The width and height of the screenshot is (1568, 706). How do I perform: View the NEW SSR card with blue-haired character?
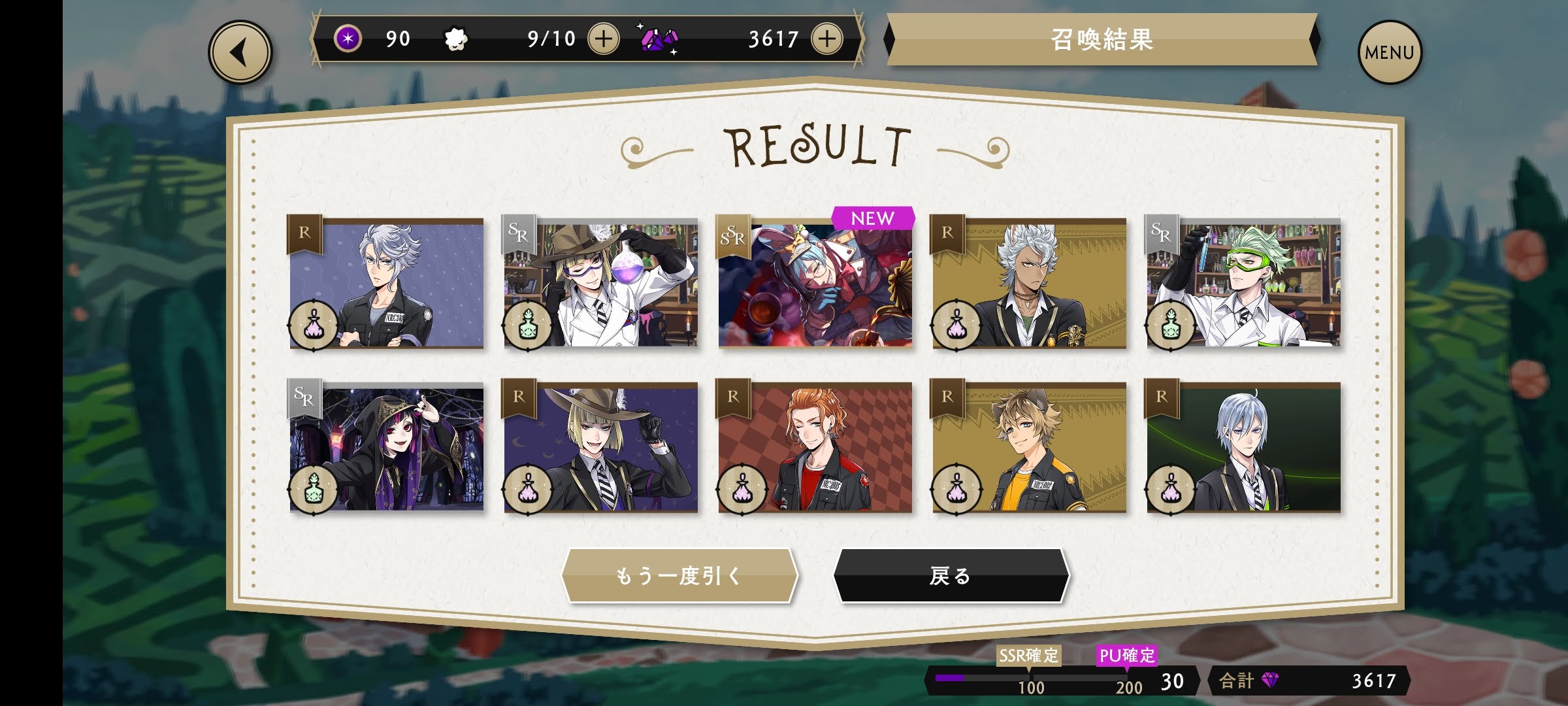pyautogui.click(x=815, y=283)
